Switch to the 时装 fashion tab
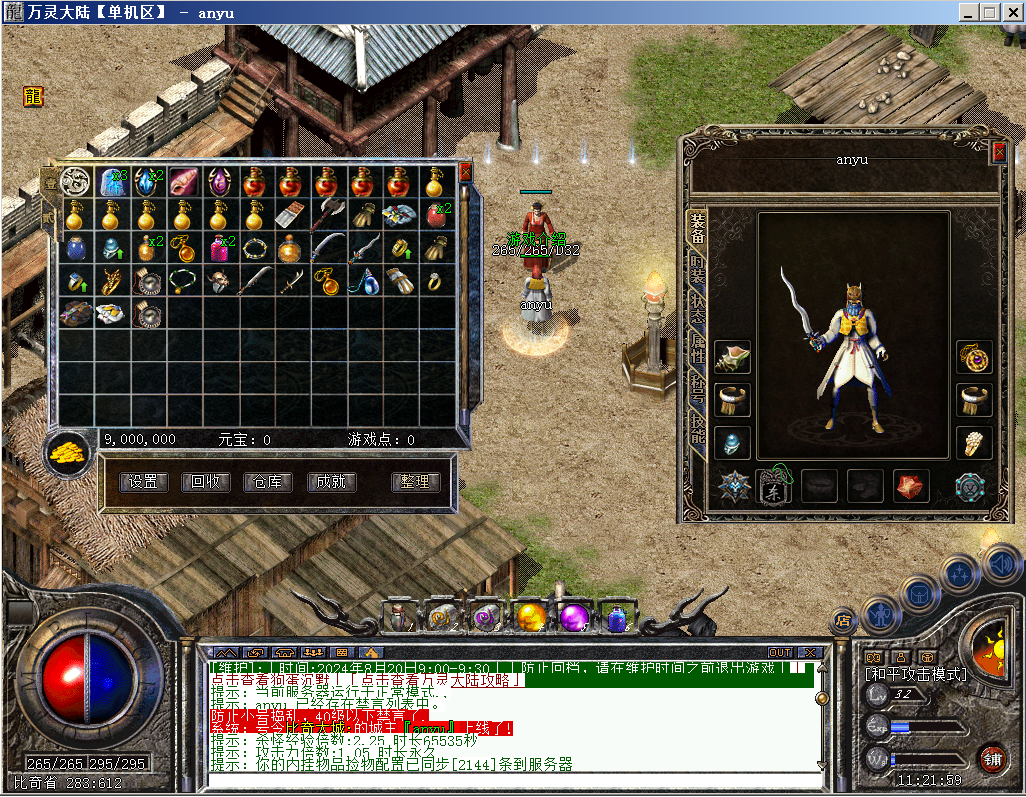The height and width of the screenshot is (797, 1026). tap(697, 265)
